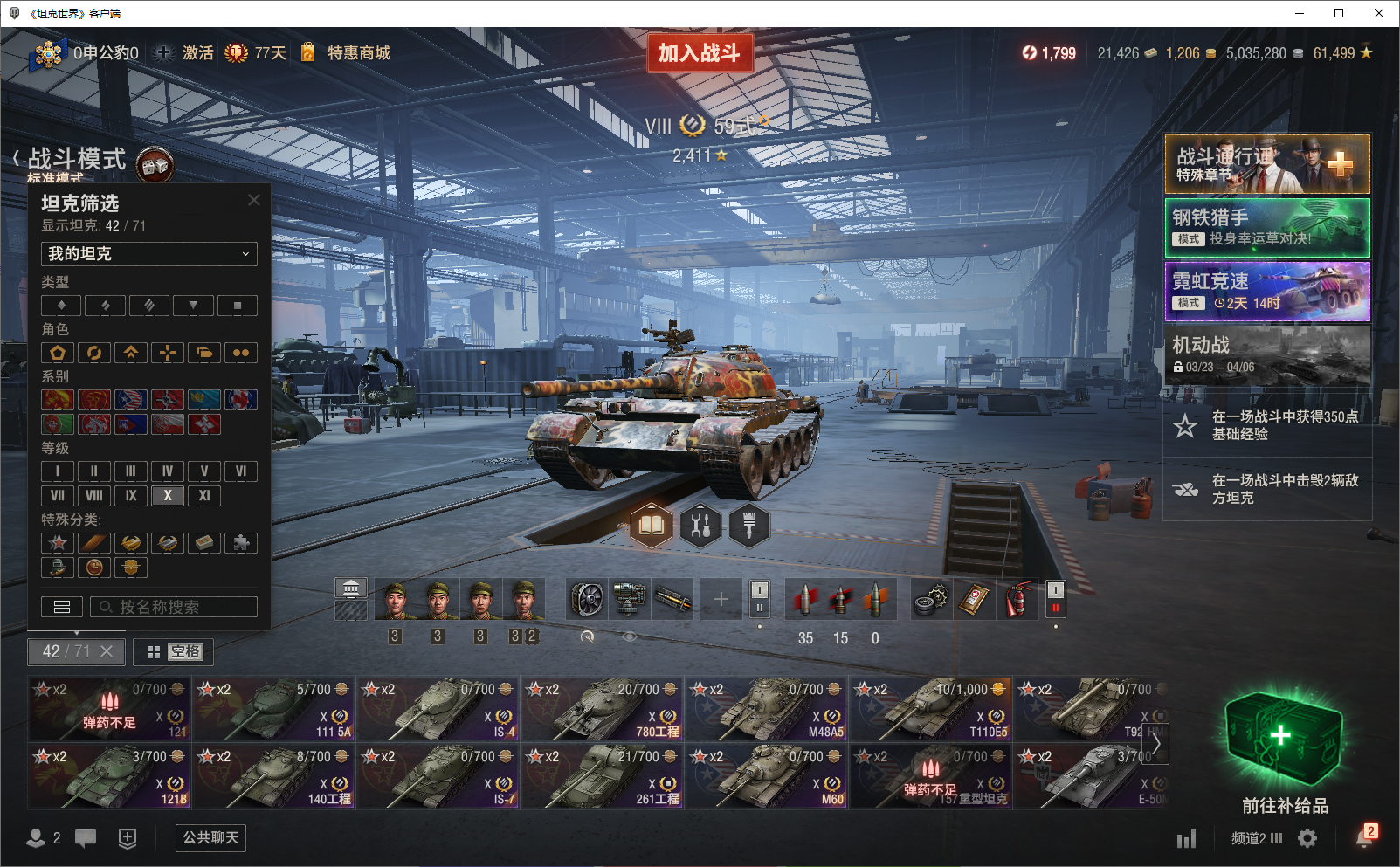Open the 特惠商城 shop
The width and height of the screenshot is (1400, 867).
tap(358, 53)
